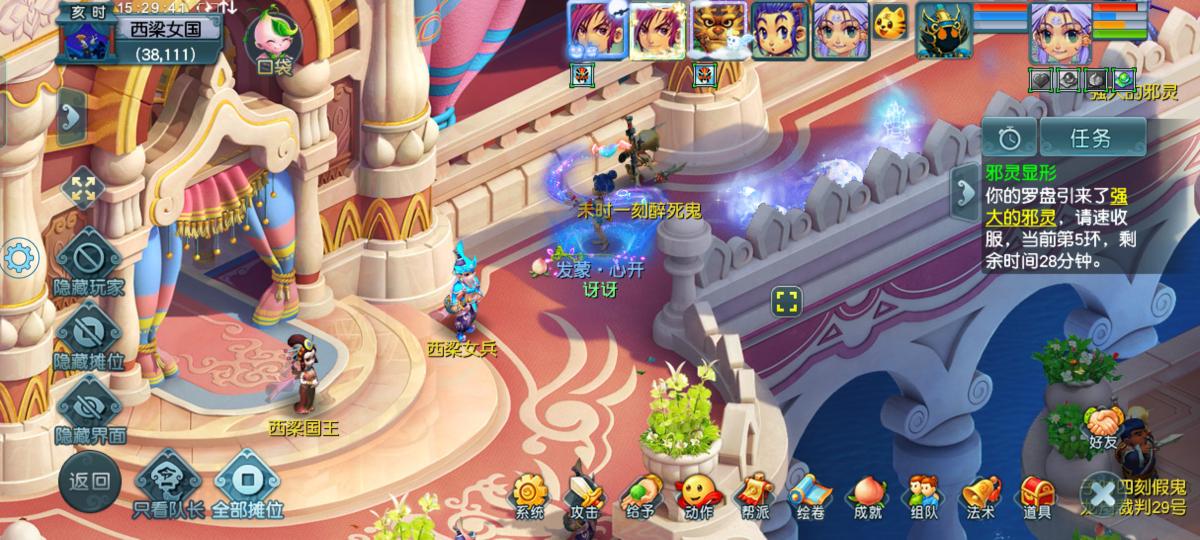Open the 好友 friends handshake icon
Image resolution: width=1200 pixels, height=540 pixels.
(x=1103, y=426)
